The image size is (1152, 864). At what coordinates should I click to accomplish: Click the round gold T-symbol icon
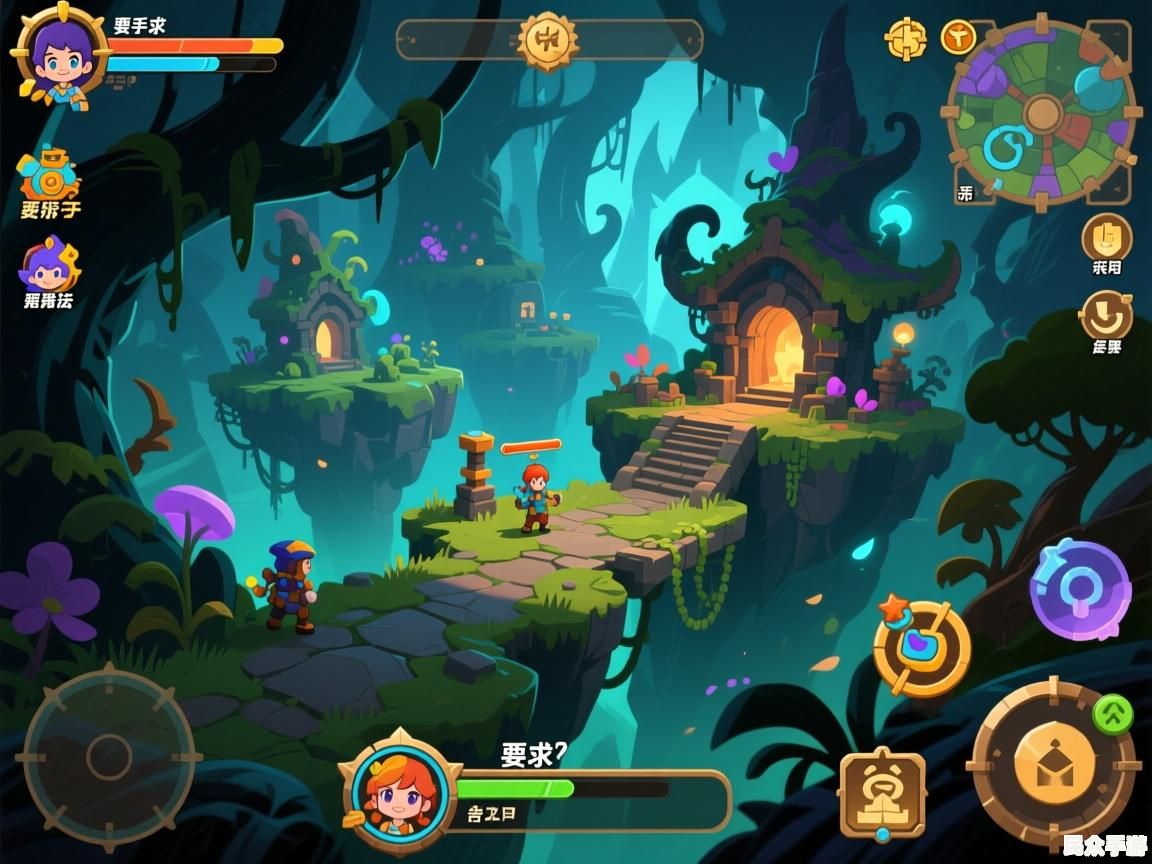(958, 38)
